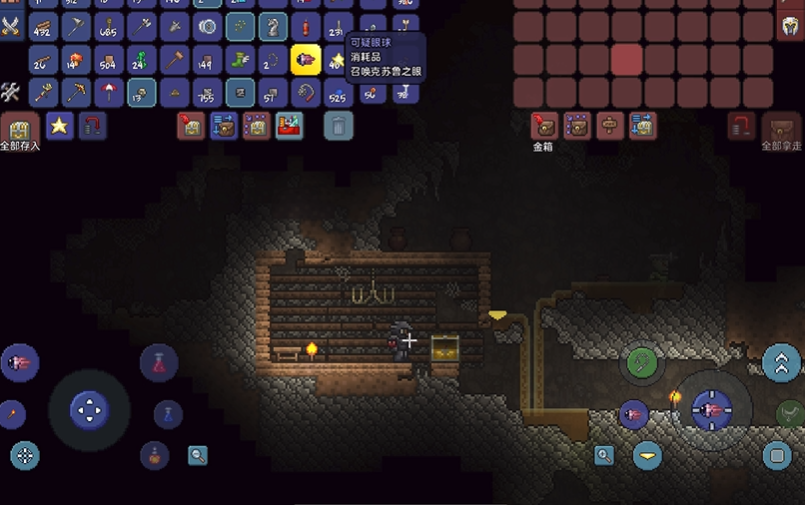Toggle the yellow star favorite button
The height and width of the screenshot is (505, 805).
pos(60,126)
